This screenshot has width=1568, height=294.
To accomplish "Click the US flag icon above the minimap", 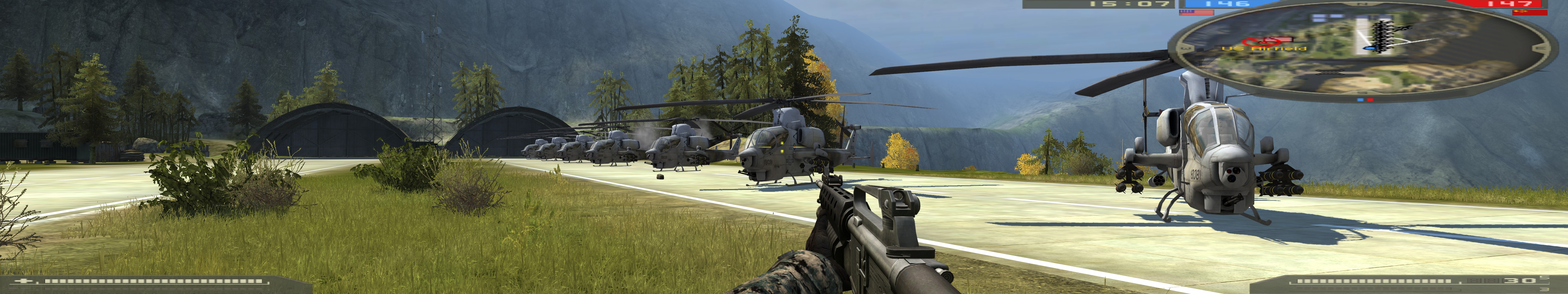I will pos(1196,12).
